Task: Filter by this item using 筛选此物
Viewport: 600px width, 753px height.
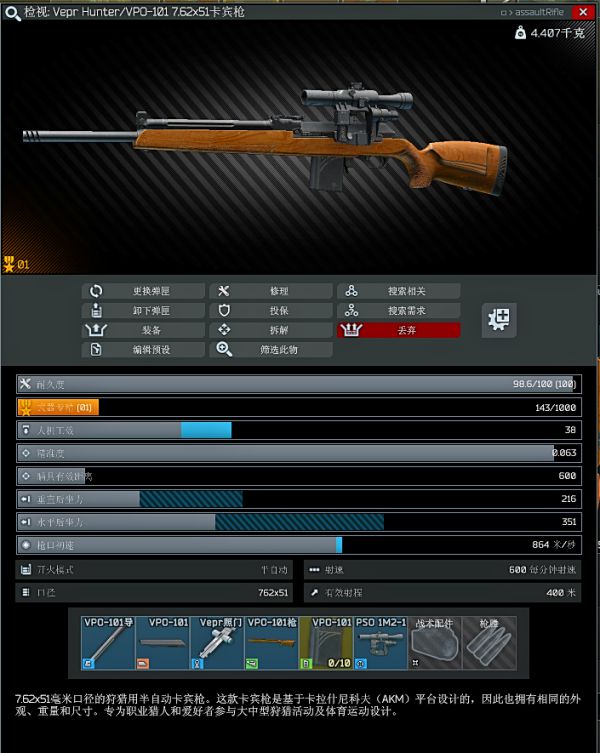Action: 270,350
